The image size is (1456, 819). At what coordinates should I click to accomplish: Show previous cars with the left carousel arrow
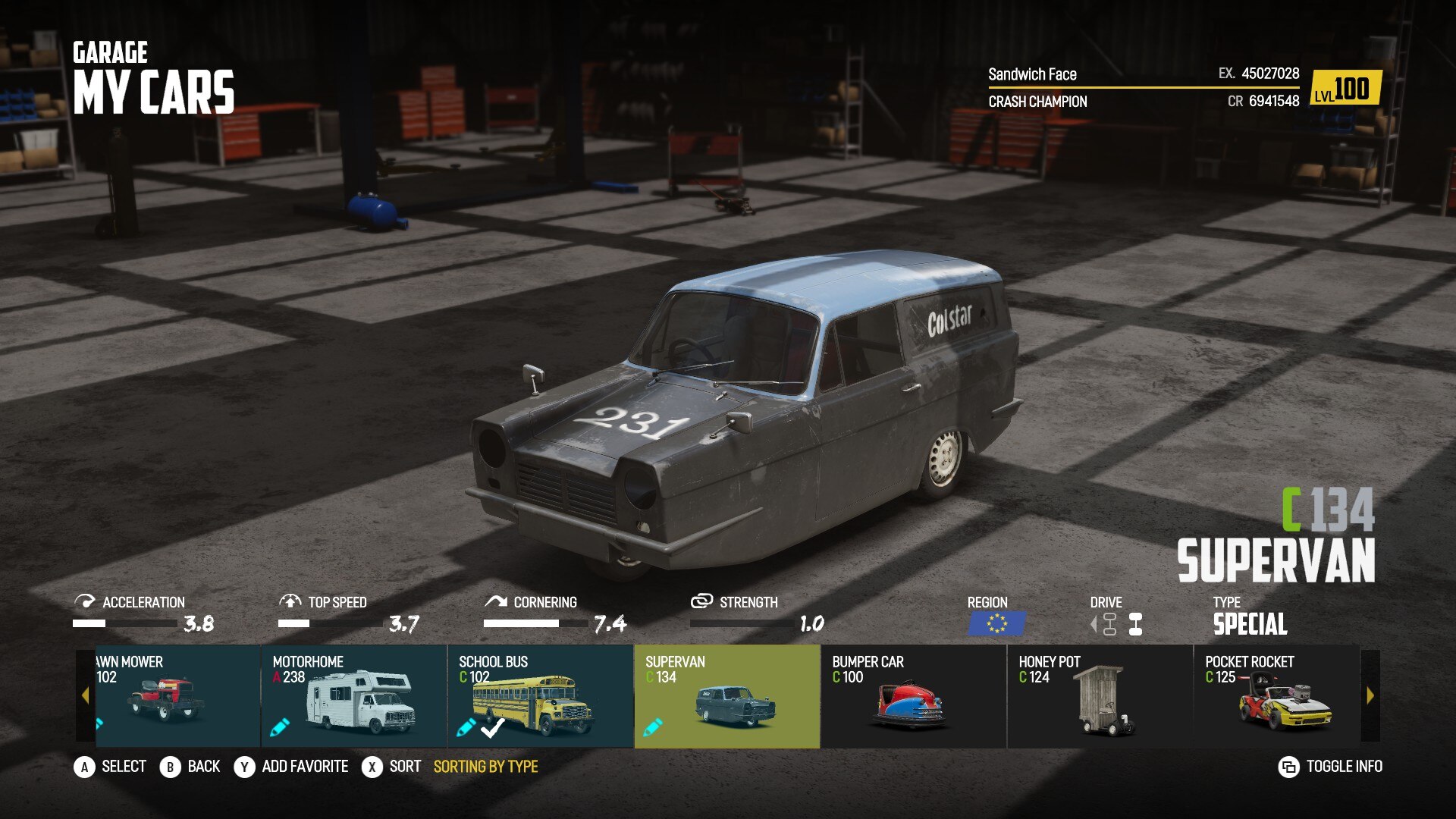coord(85,695)
